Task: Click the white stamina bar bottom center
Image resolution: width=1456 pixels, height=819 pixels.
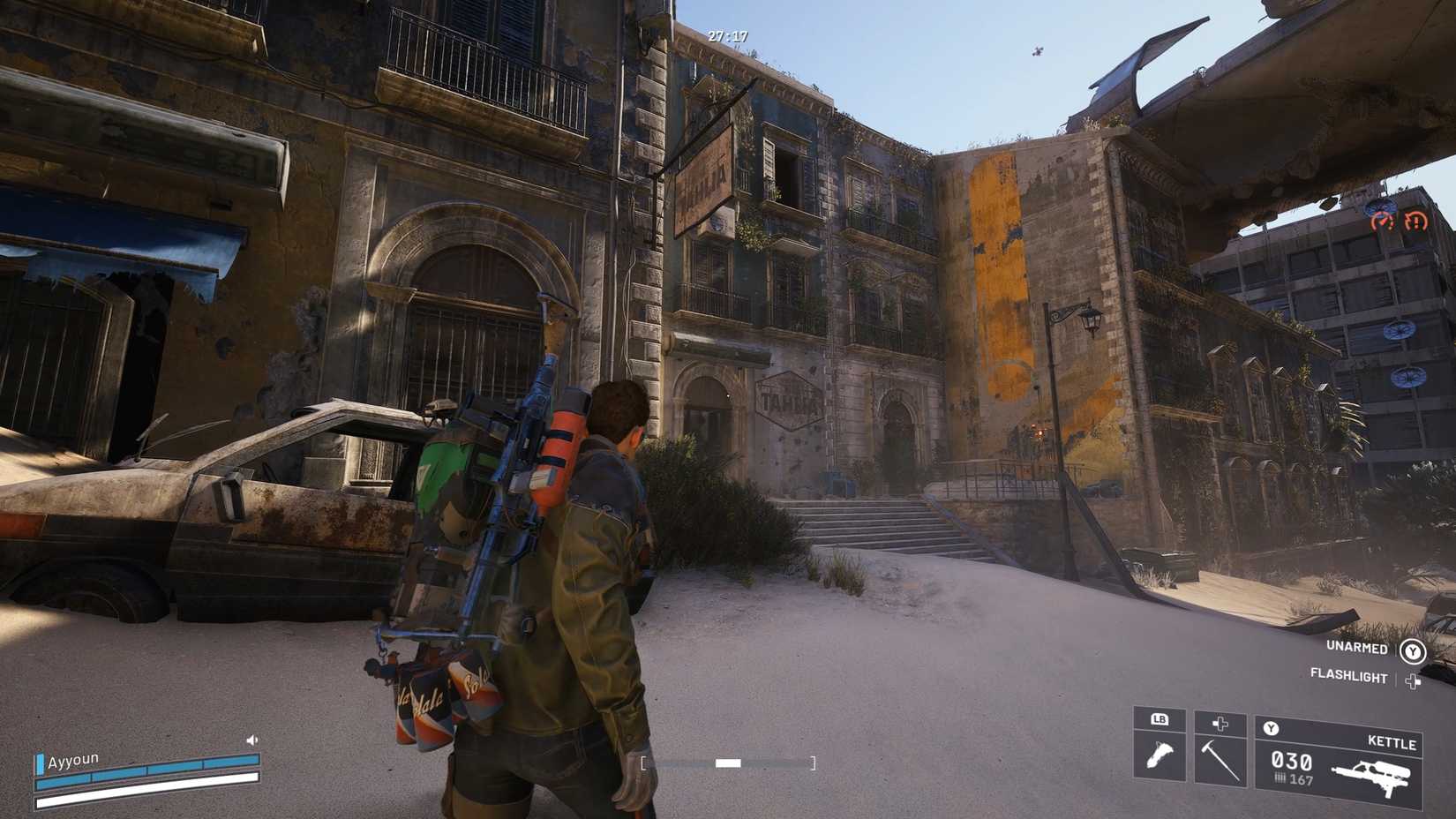Action: [x=728, y=763]
